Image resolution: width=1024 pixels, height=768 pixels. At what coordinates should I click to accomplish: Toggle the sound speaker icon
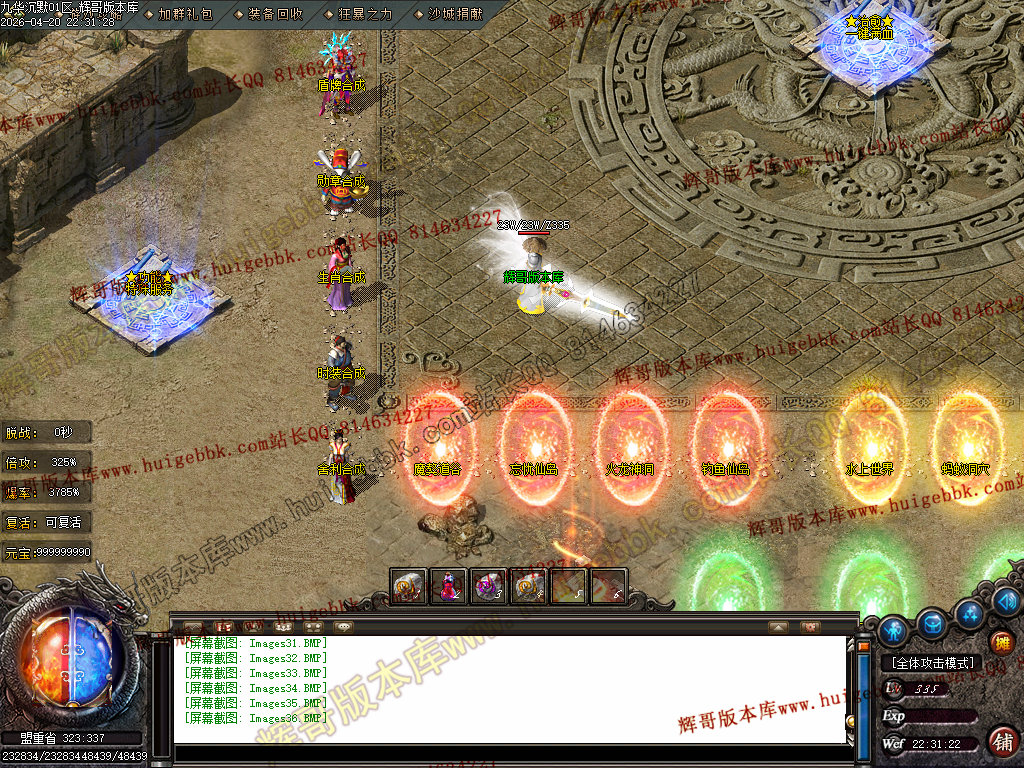pos(1006,601)
